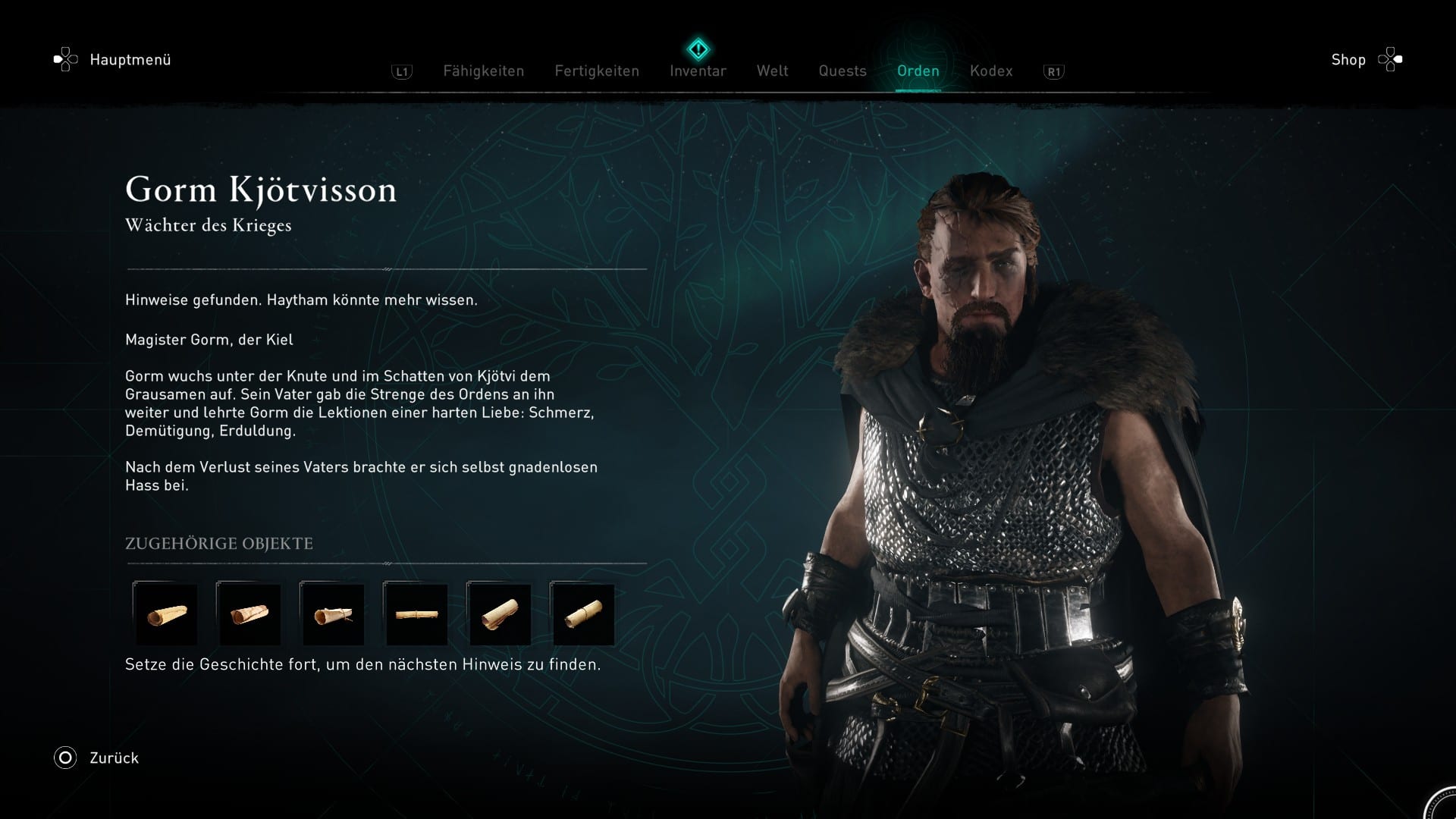Screen dimensions: 1456x819
Task: Select the flat horizontal scroll clue
Action: click(x=416, y=614)
